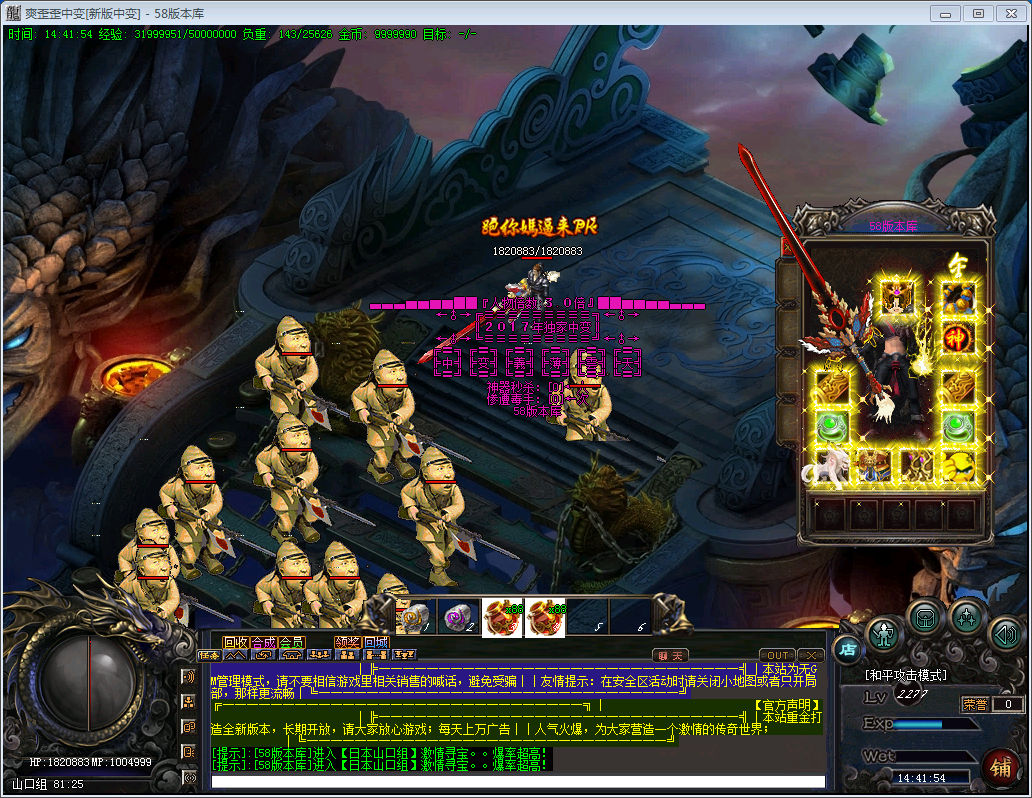Select the red 神 medal equipment slot
The image size is (1032, 798).
point(958,337)
